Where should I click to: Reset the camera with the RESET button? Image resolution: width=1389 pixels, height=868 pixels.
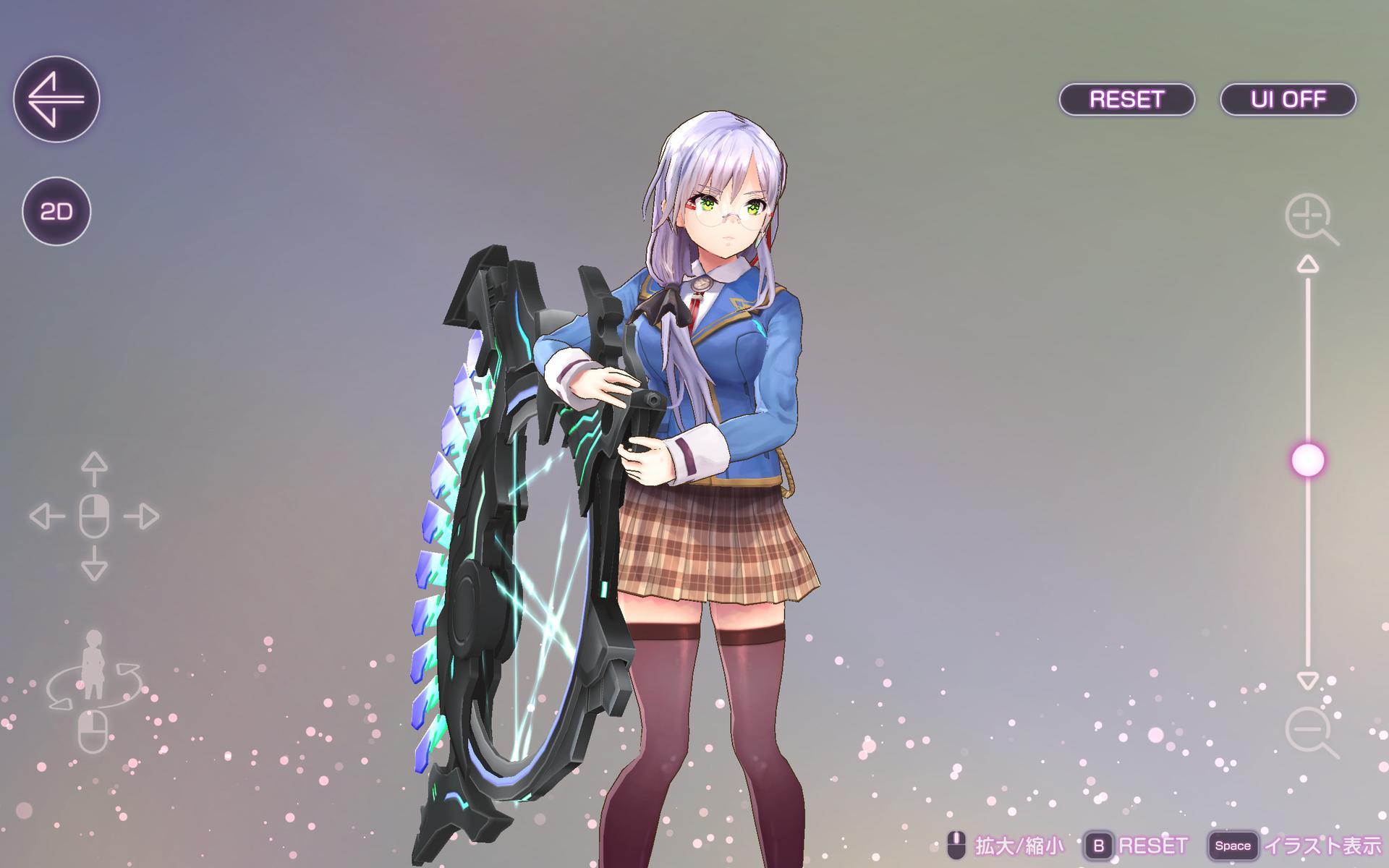point(1126,99)
